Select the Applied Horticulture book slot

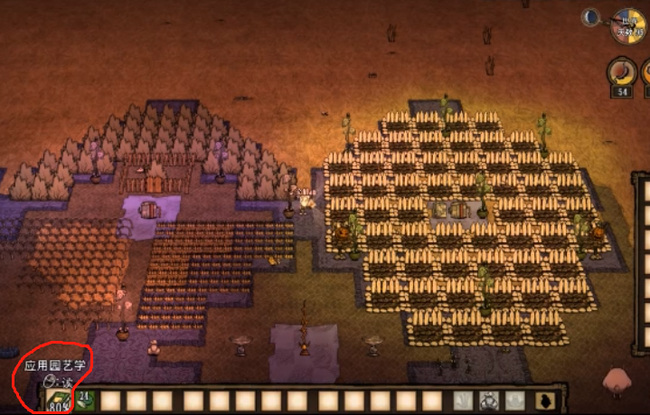55,400
